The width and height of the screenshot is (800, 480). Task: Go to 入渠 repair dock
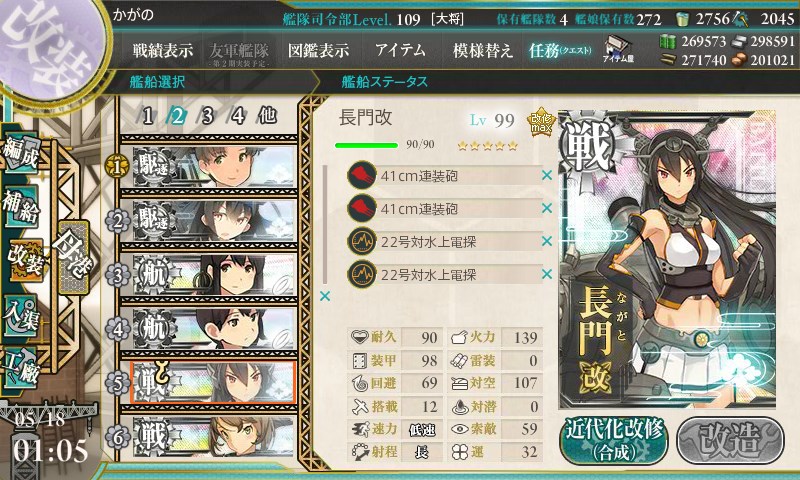tap(24, 308)
